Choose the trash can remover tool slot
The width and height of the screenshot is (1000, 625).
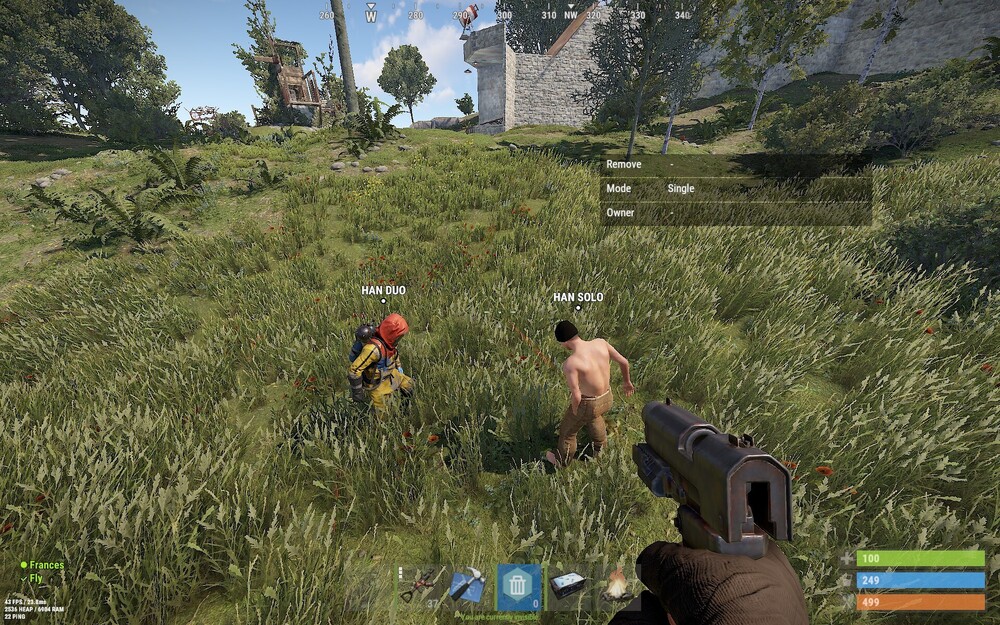(517, 586)
